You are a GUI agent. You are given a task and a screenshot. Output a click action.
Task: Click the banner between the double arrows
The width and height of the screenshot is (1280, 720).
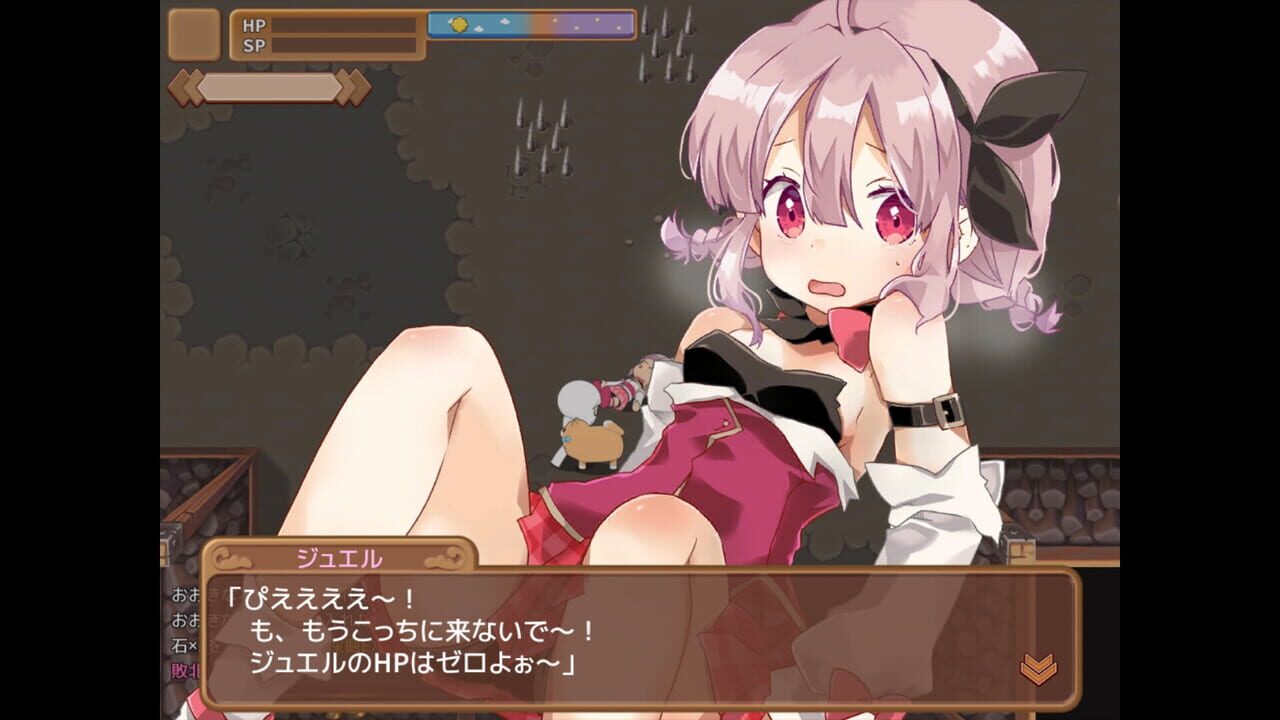tap(270, 86)
